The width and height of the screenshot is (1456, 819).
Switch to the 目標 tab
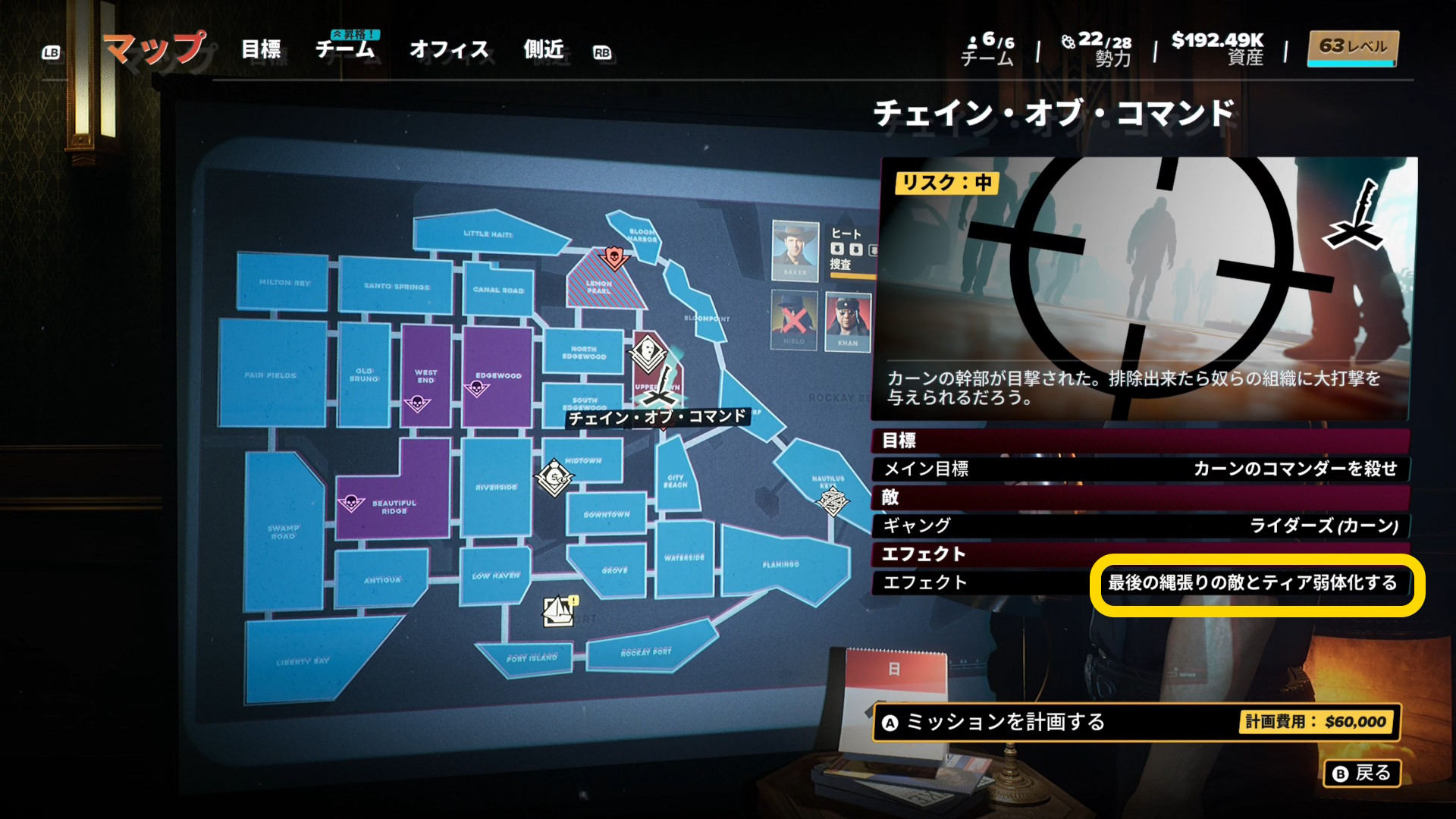click(261, 50)
